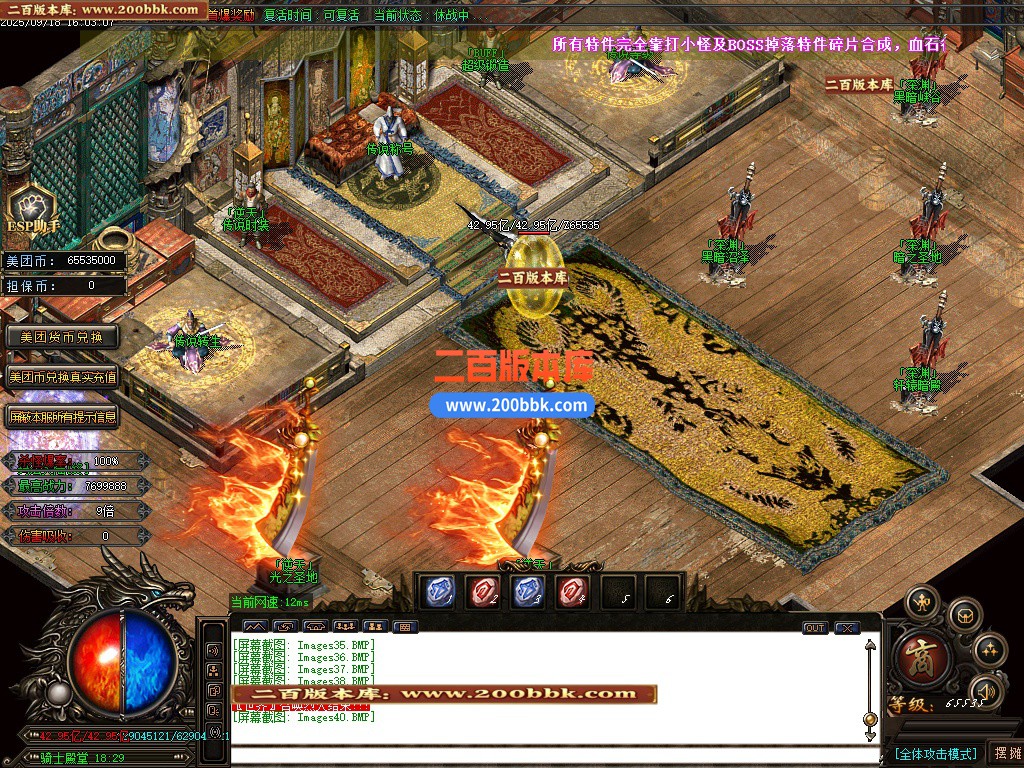Viewport: 1024px width, 768px height.
Task: Switch the 全体攻击模式 attack mode
Action: [x=935, y=753]
